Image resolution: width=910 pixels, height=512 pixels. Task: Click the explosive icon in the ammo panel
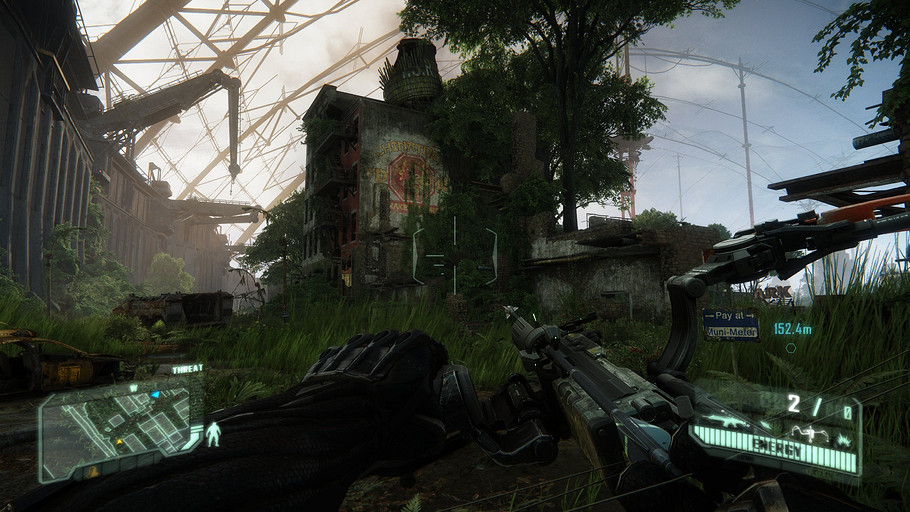844,439
